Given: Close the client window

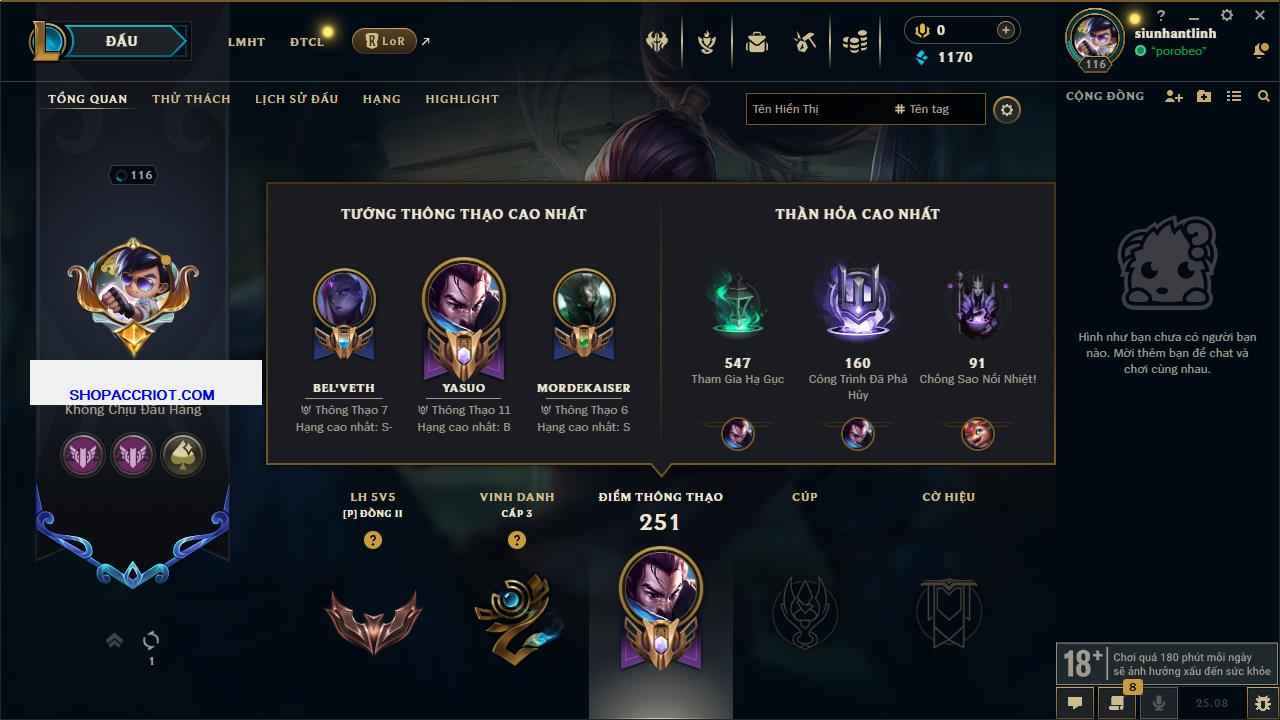Looking at the screenshot, I should tap(1259, 15).
